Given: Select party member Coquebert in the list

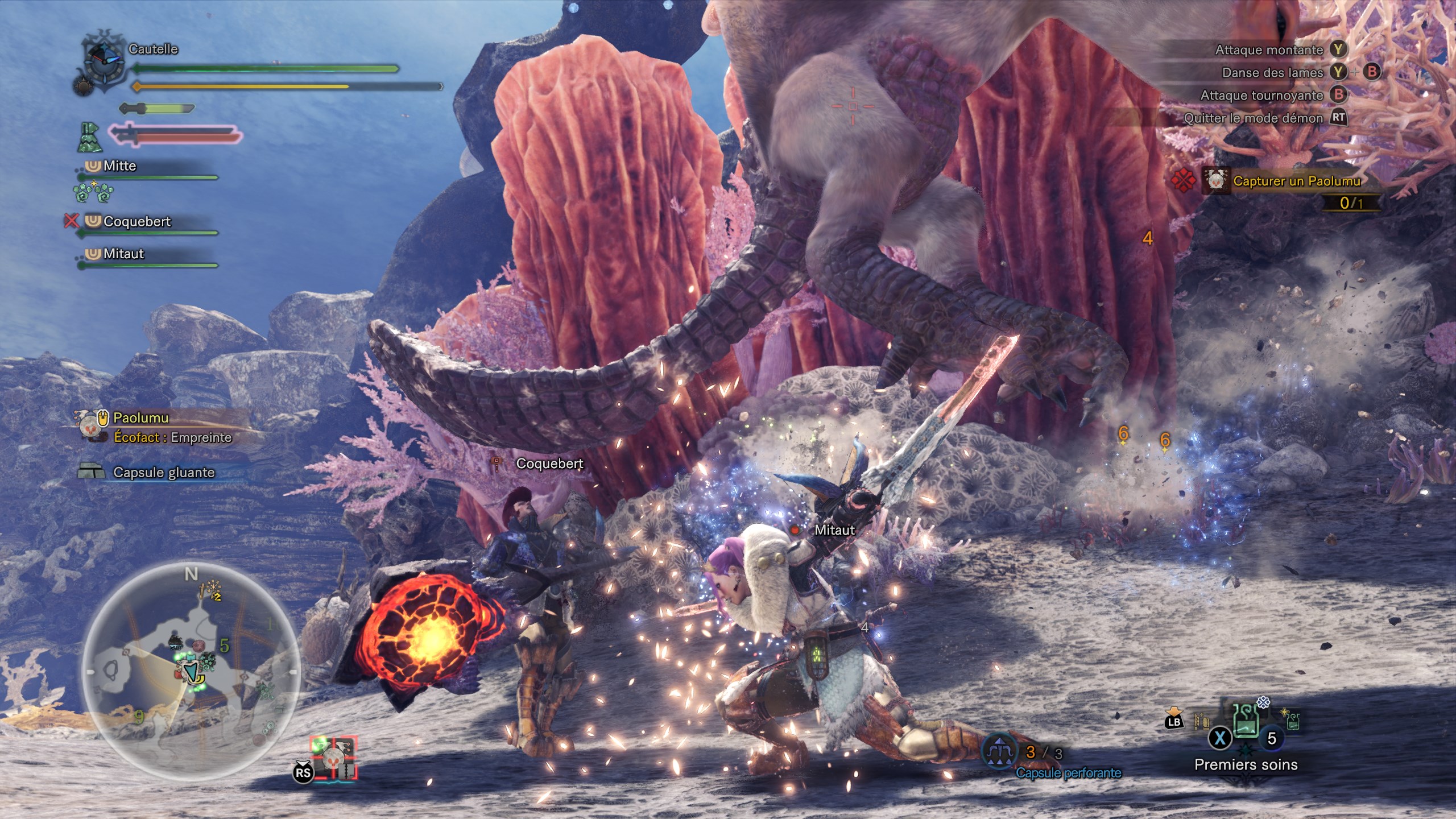Looking at the screenshot, I should pos(136,222).
